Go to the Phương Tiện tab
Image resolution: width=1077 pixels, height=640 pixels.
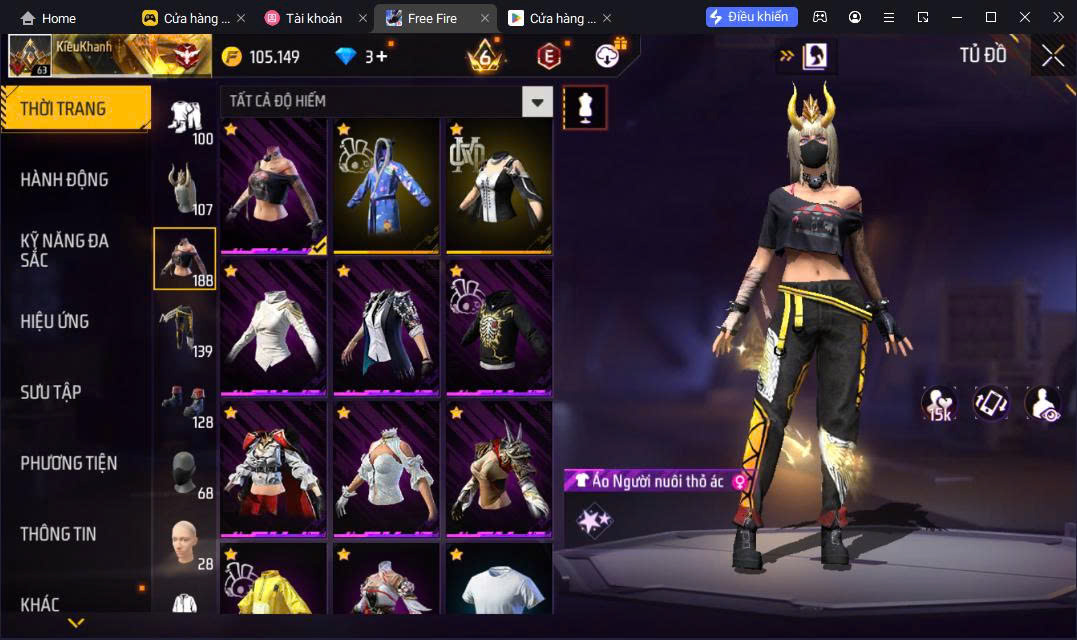point(68,463)
